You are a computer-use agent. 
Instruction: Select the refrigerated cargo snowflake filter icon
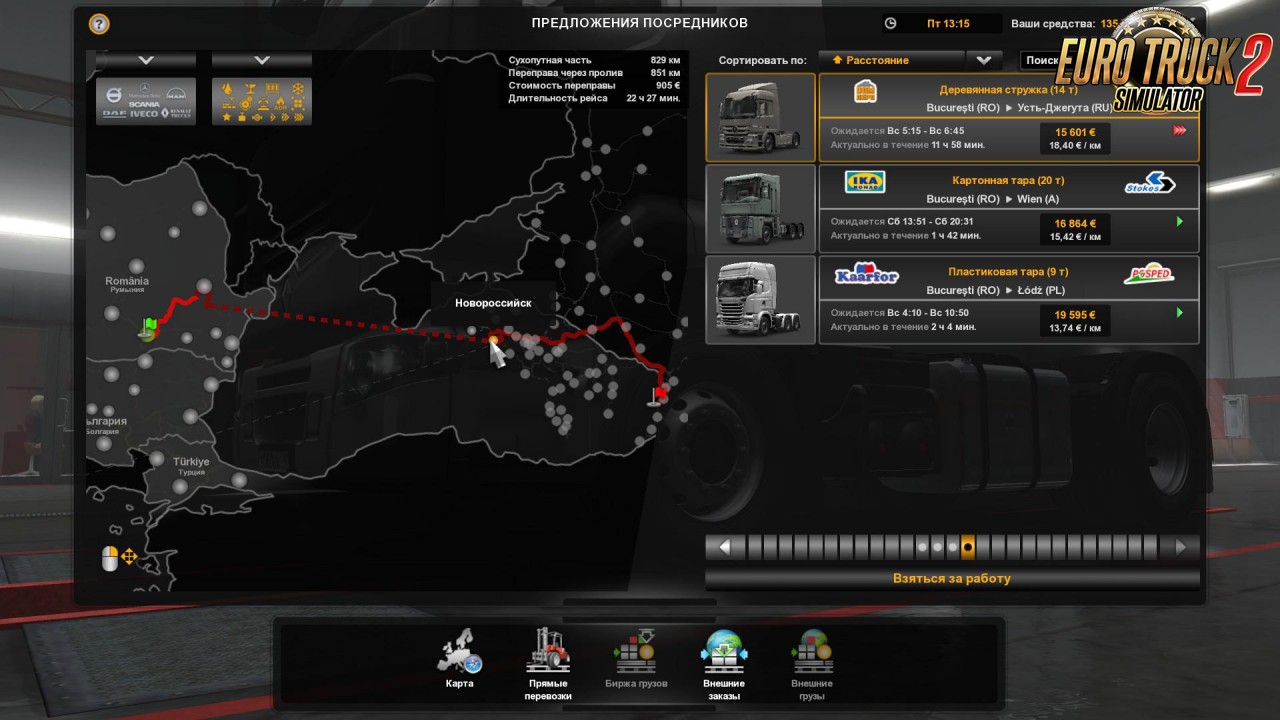(x=298, y=88)
